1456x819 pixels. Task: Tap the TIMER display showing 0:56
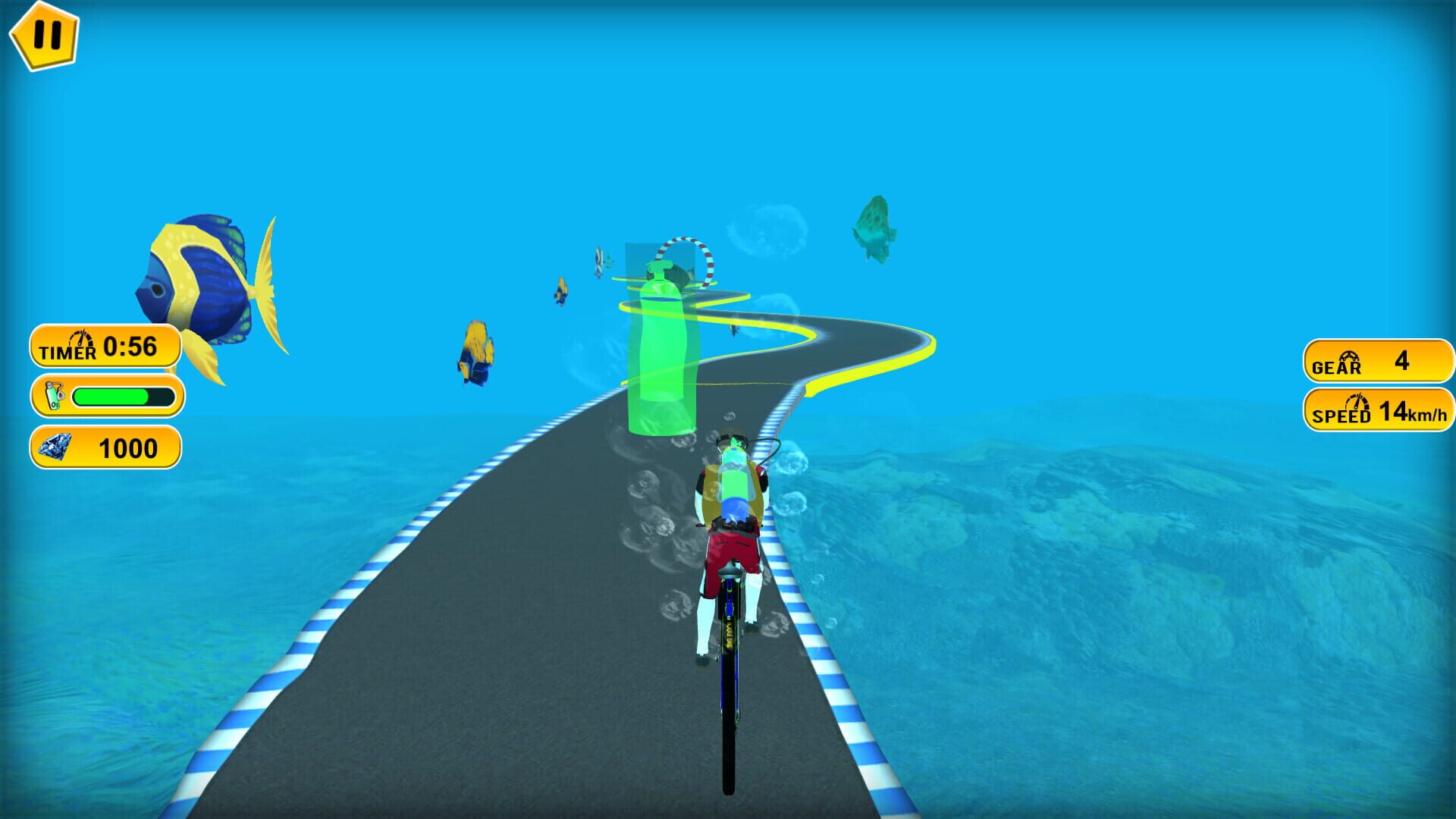[129, 345]
